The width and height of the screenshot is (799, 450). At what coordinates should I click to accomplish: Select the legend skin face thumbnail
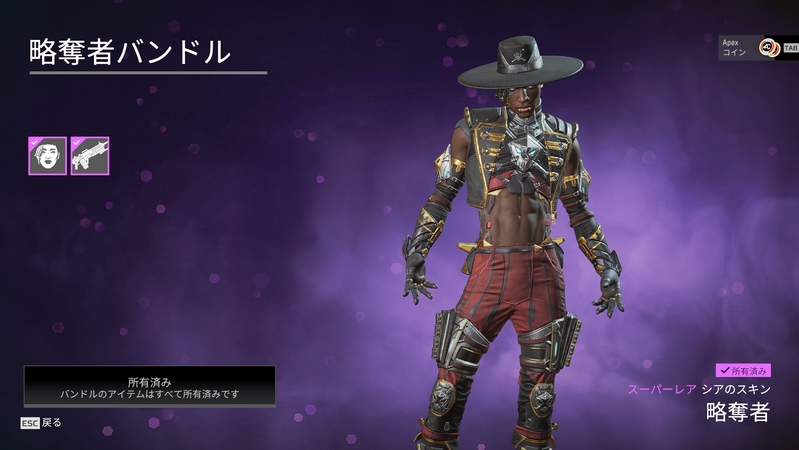[47, 156]
